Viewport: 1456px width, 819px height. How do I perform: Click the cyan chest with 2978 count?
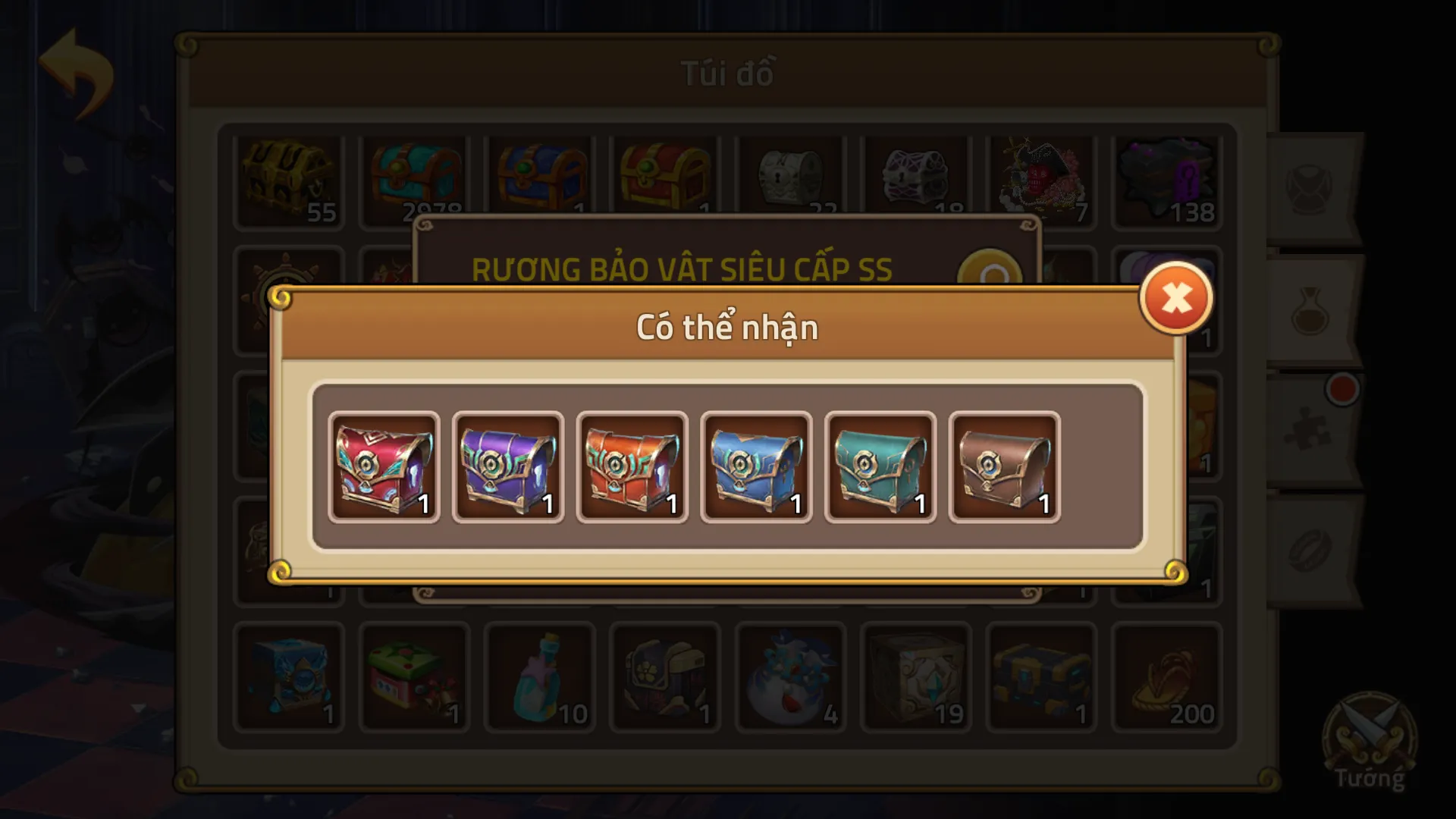(416, 178)
